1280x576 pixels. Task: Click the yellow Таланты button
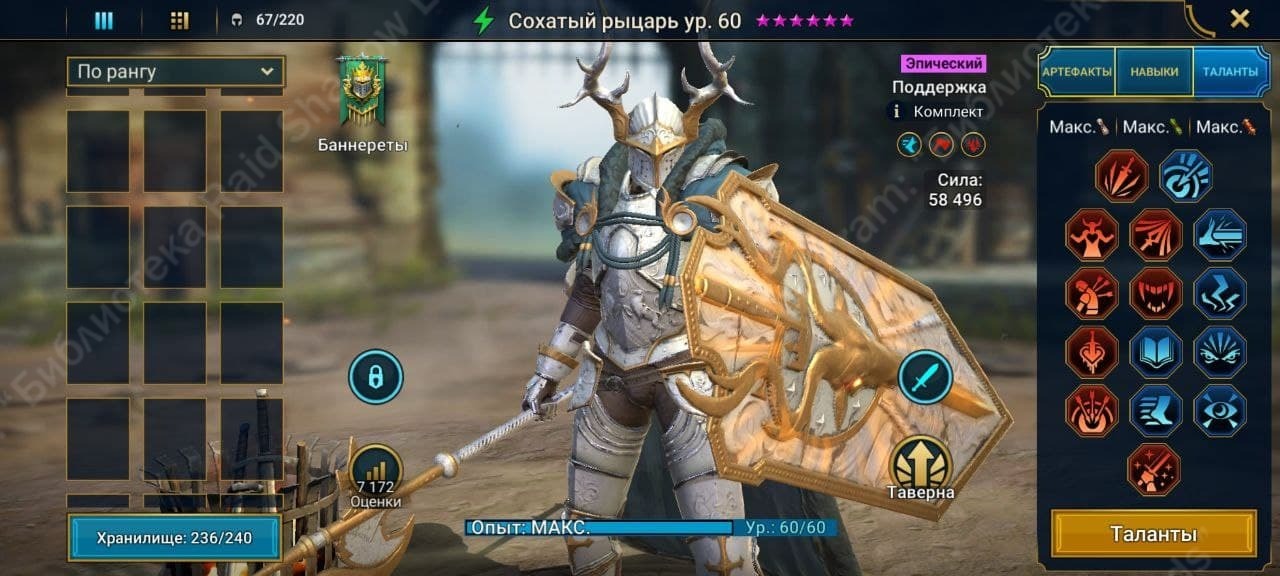click(1153, 534)
